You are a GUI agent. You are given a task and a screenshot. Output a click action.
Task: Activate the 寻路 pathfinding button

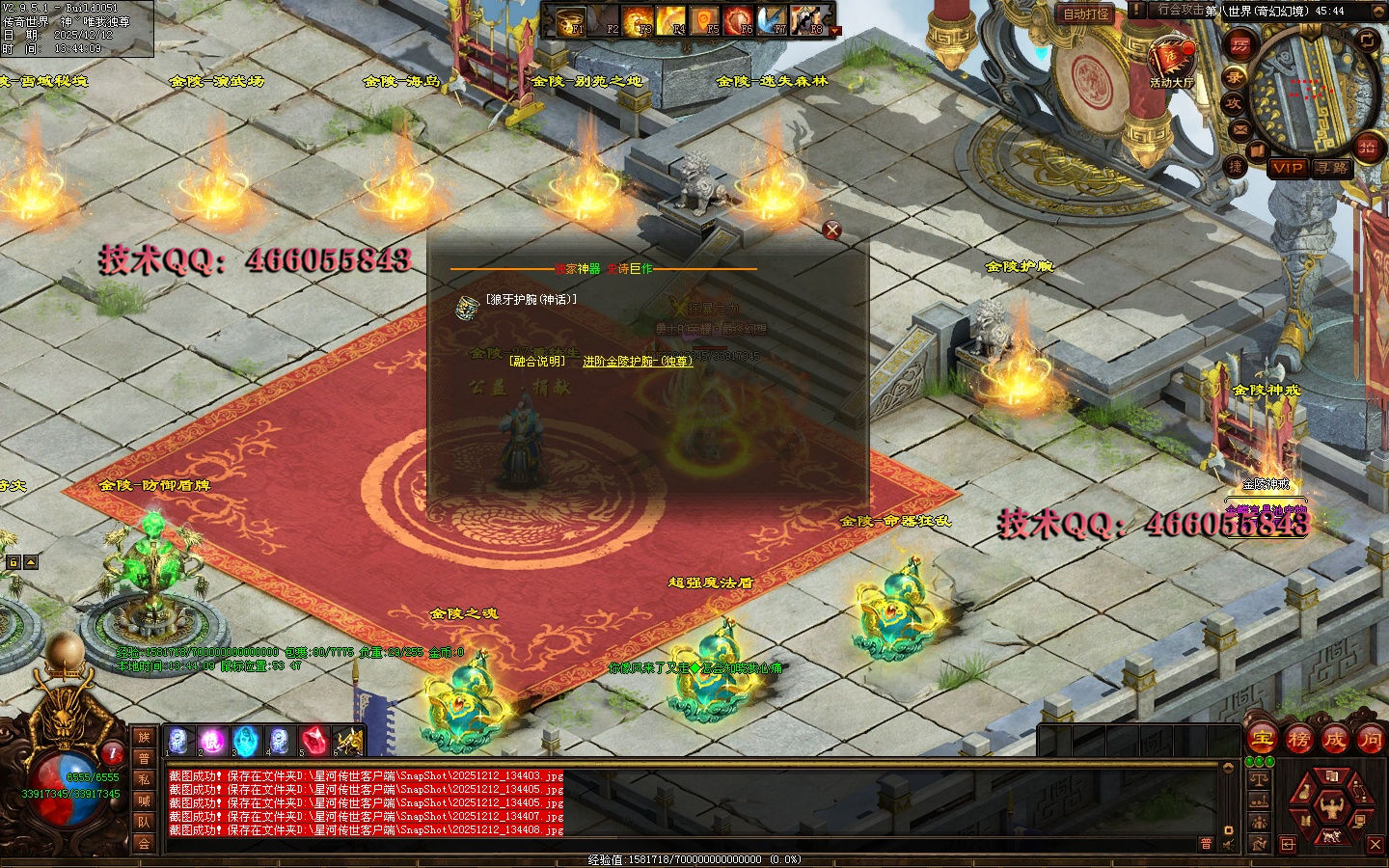click(1332, 168)
